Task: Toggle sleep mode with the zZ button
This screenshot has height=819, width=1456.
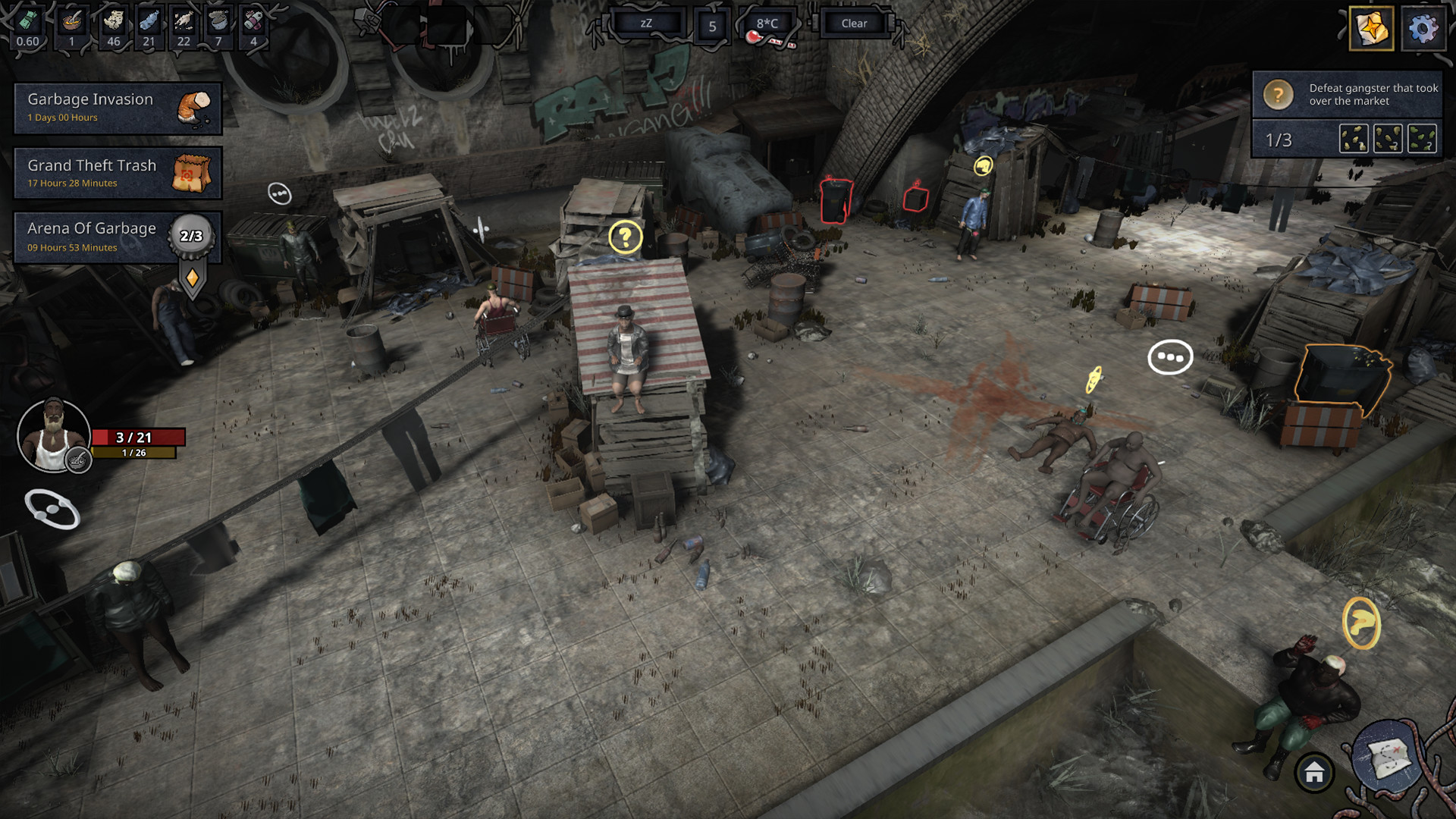Action: coord(648,23)
